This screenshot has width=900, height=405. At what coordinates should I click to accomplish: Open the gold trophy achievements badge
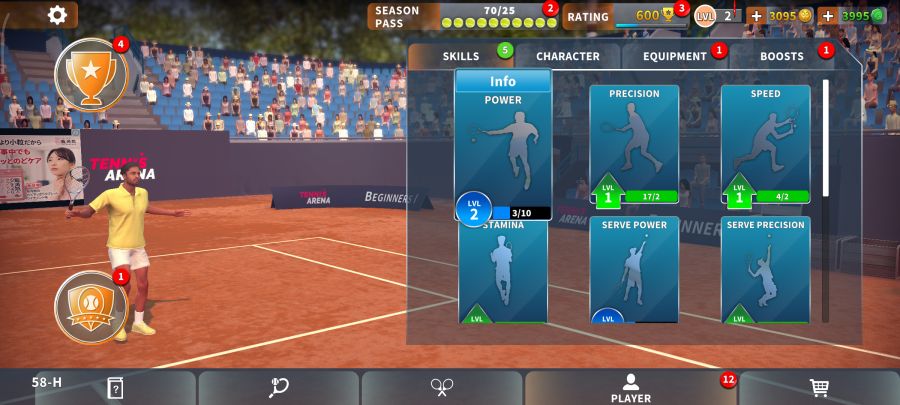(91, 72)
